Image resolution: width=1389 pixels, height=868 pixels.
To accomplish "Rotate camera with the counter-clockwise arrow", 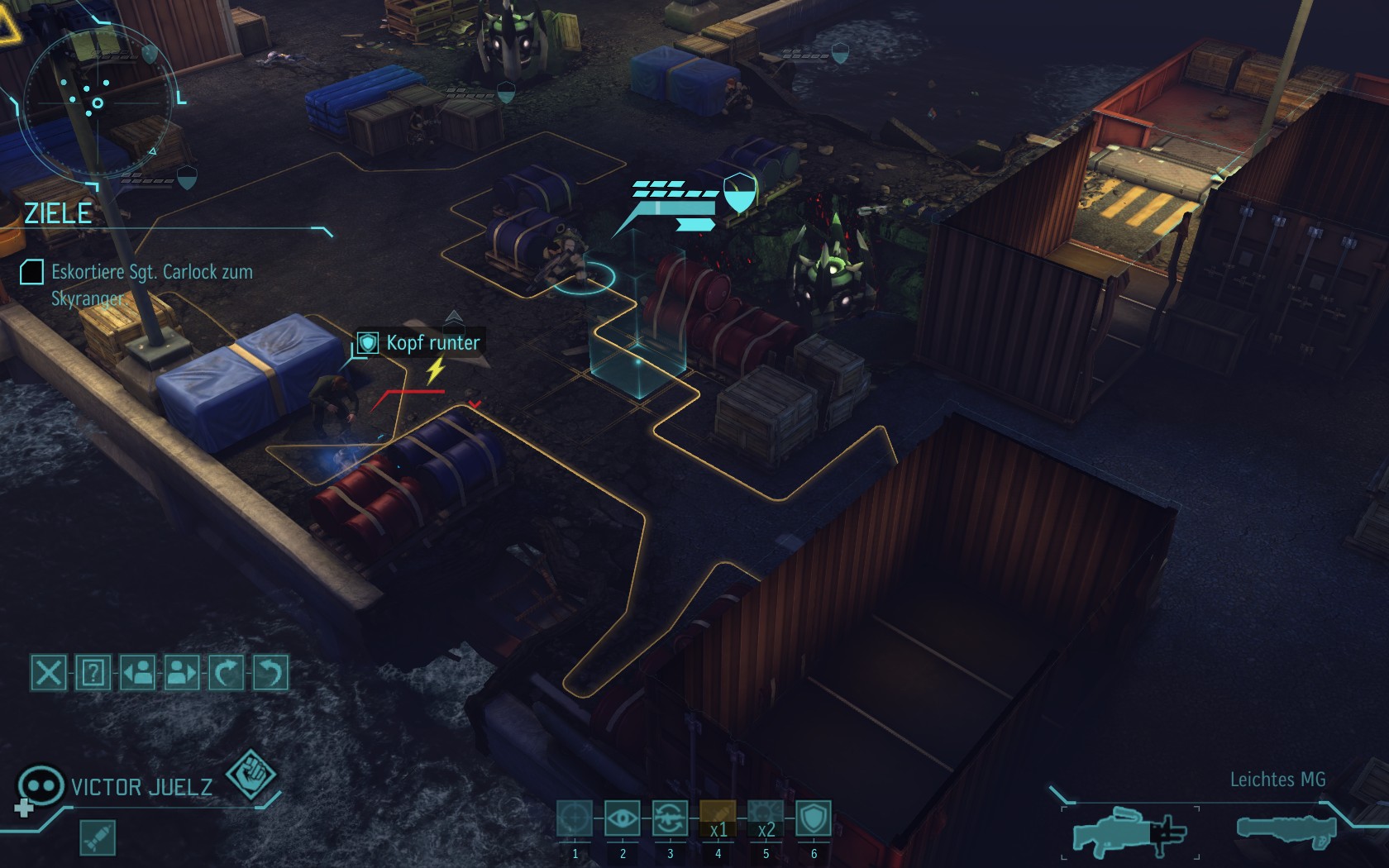I will pyautogui.click(x=270, y=673).
